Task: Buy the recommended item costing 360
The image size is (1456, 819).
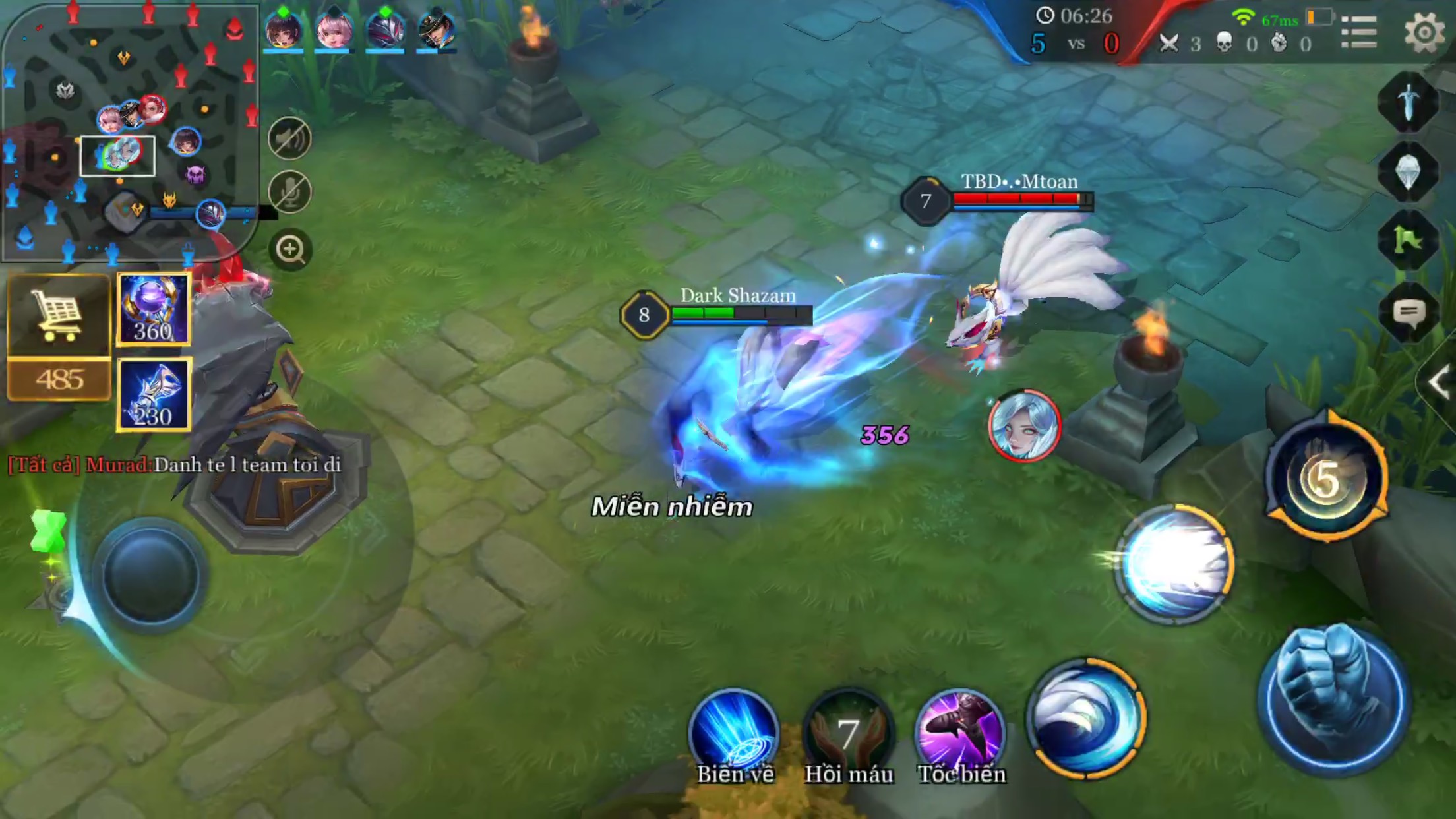Action: [x=154, y=309]
